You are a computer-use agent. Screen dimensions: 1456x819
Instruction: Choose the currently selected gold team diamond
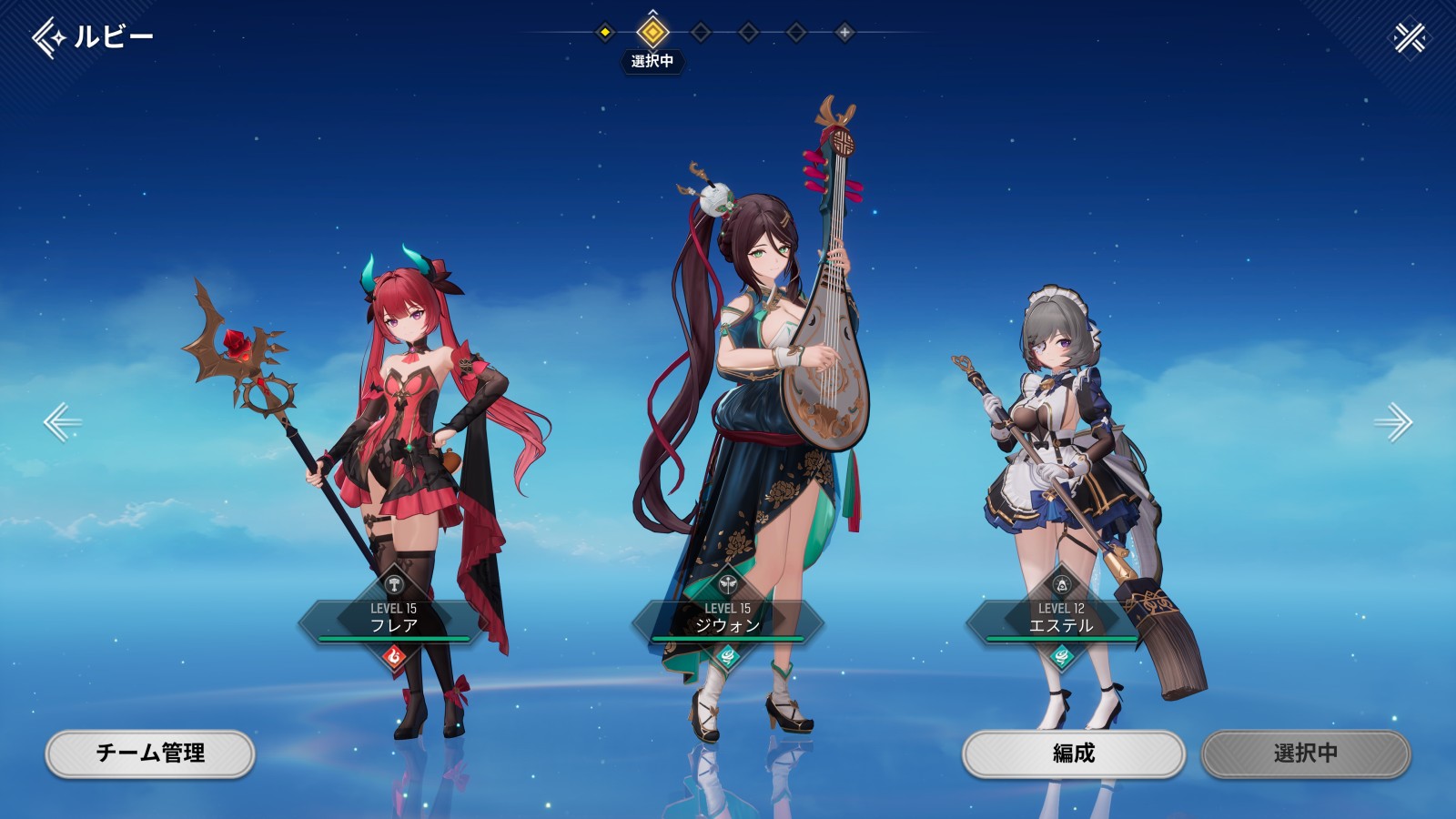652,33
